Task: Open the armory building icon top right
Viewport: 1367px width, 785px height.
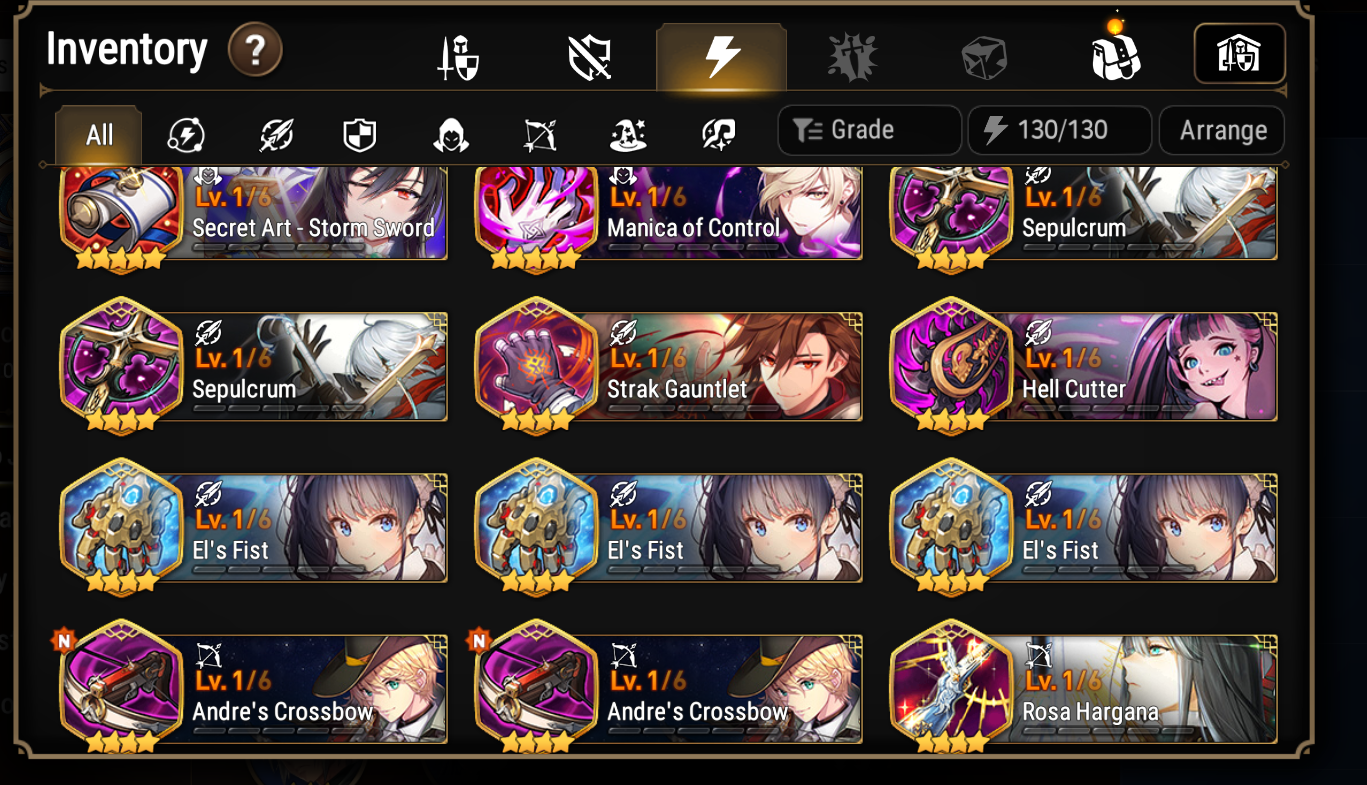Action: (x=1240, y=53)
